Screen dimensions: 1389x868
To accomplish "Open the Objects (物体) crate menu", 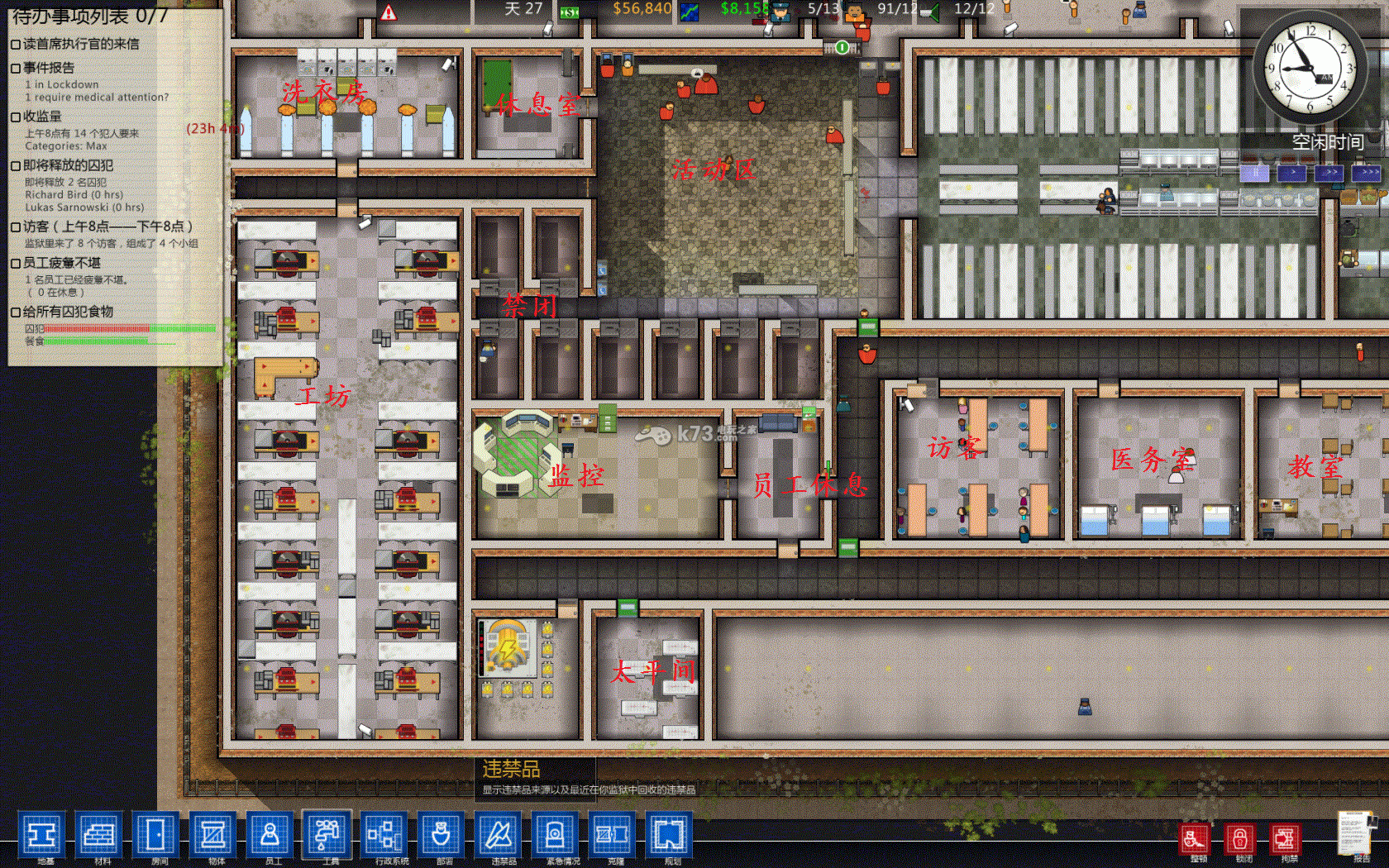I will pyautogui.click(x=212, y=836).
